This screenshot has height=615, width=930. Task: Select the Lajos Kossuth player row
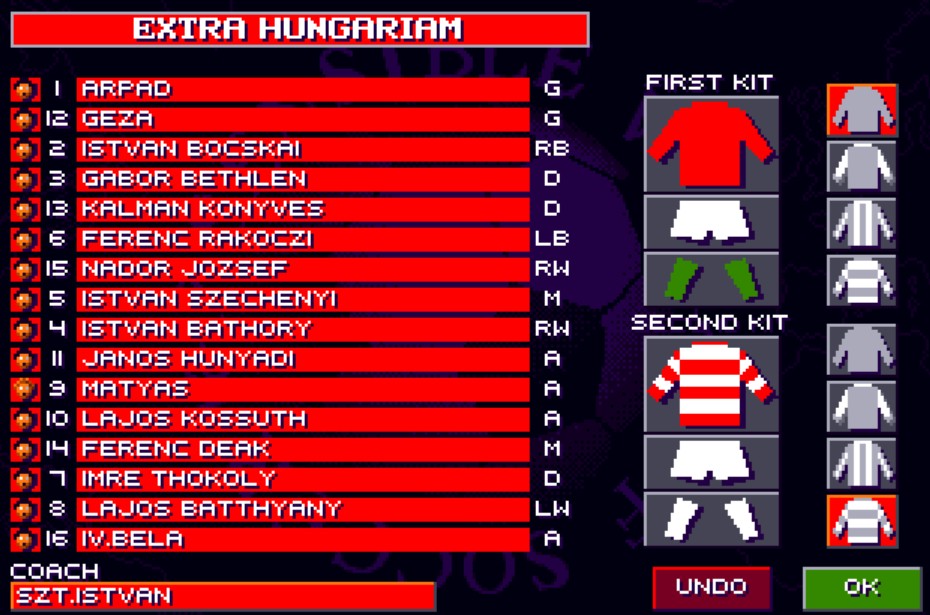pos(303,419)
